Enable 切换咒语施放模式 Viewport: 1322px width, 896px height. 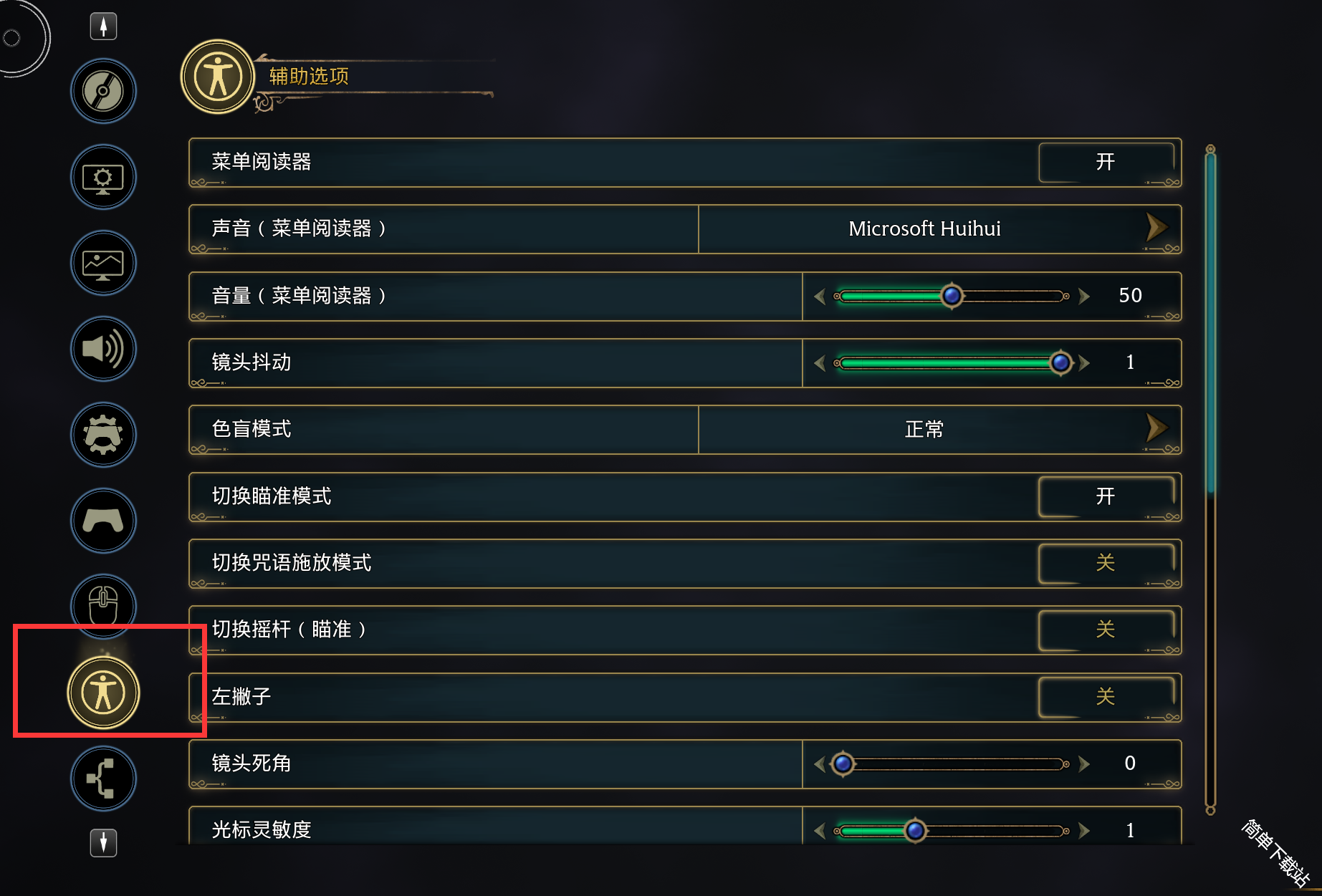(1106, 563)
